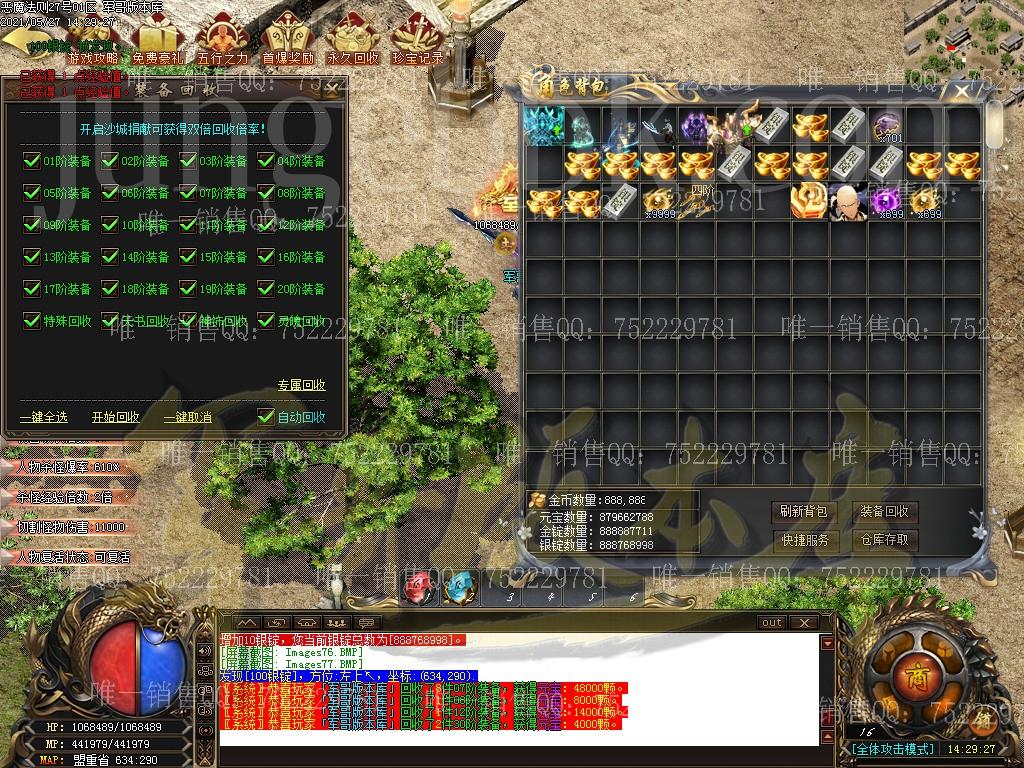Click 一键全选 to select all tiers
Image resolution: width=1024 pixels, height=768 pixels.
coord(44,417)
